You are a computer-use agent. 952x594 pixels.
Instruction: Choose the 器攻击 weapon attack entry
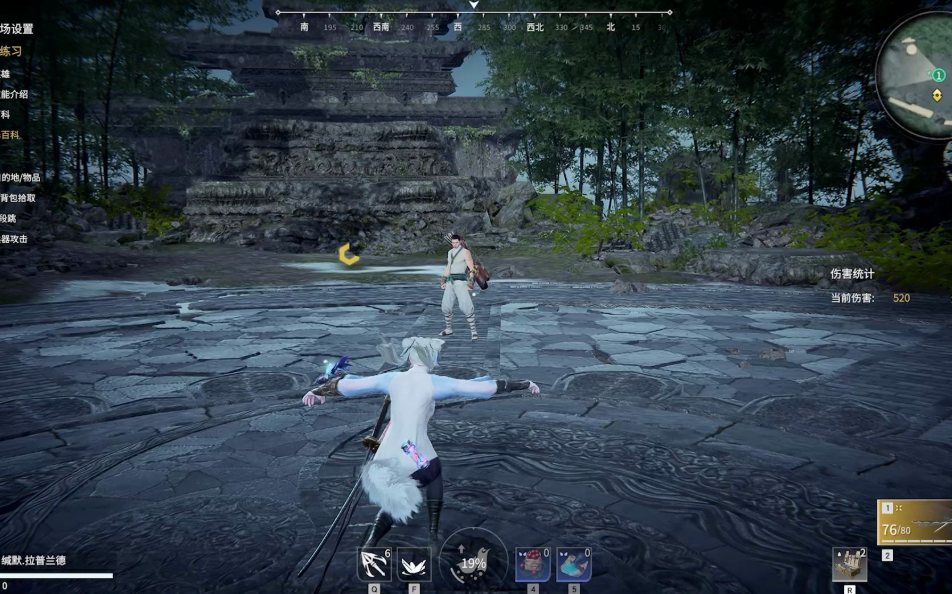point(14,239)
